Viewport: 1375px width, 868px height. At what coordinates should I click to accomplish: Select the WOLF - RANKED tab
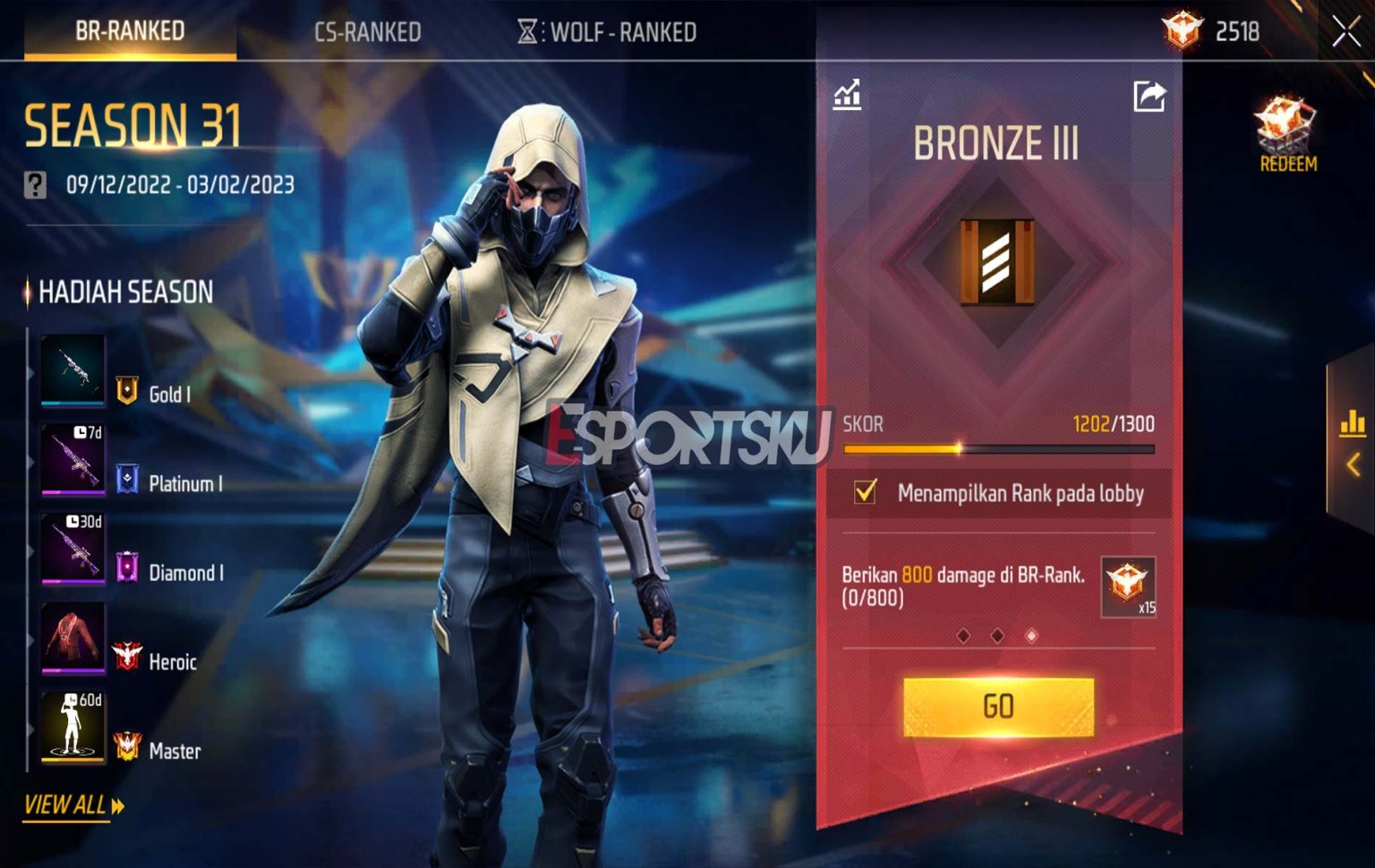tap(609, 32)
